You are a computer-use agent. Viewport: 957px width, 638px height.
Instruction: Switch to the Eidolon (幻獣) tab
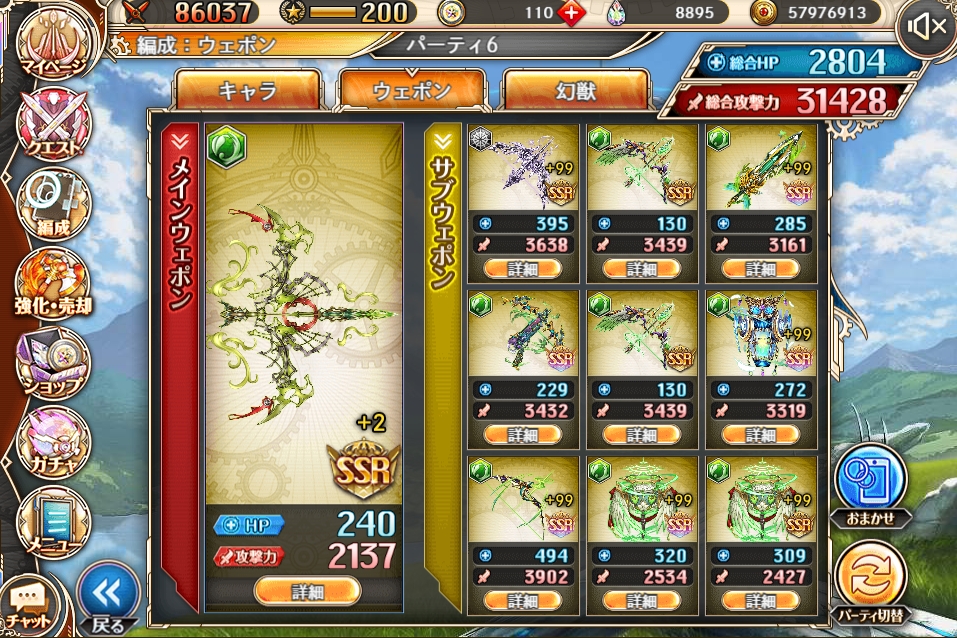coord(575,90)
